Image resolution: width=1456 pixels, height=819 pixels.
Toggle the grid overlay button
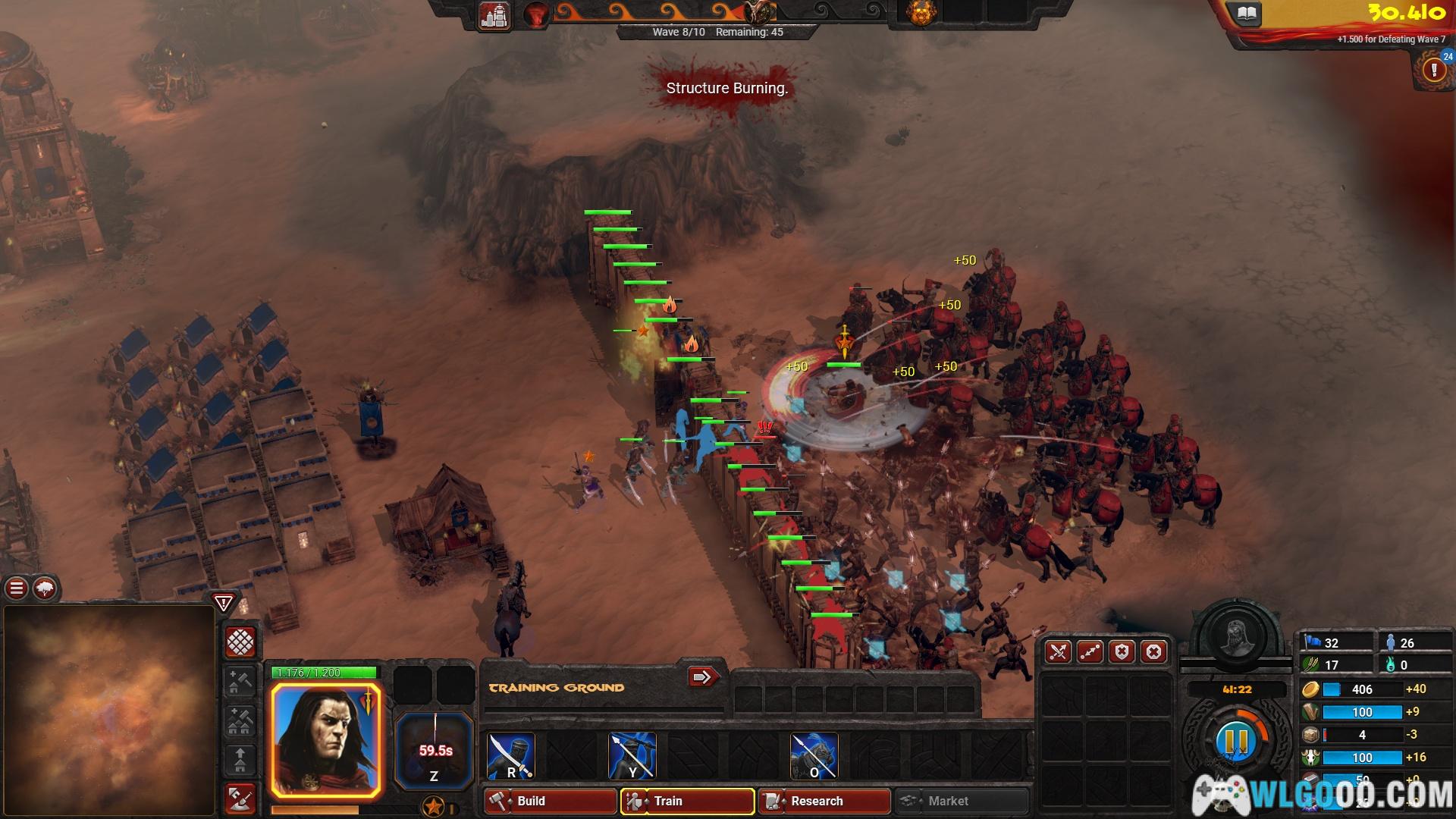240,642
